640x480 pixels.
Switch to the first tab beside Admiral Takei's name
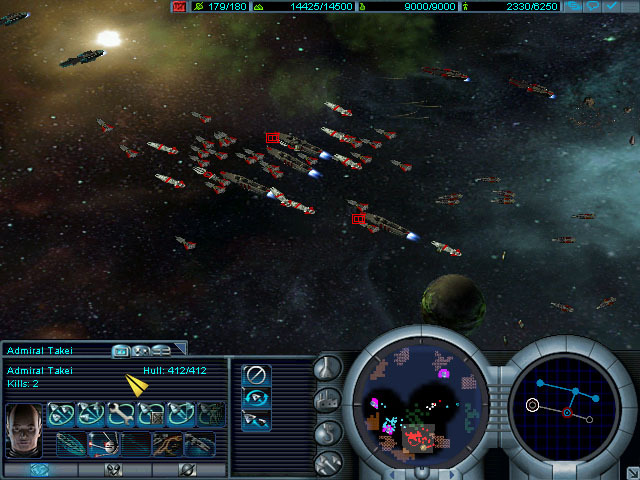click(x=122, y=350)
